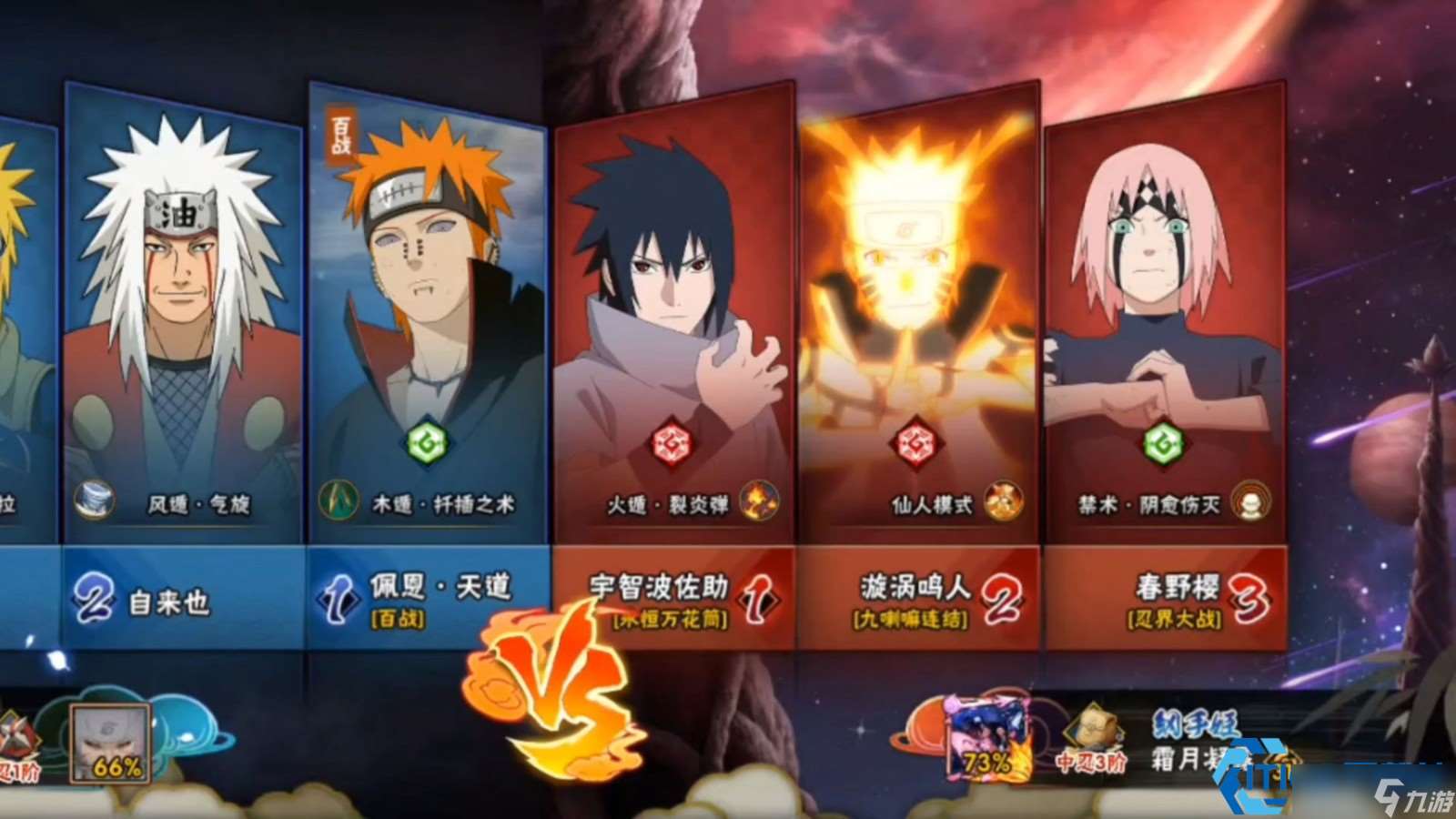Select the left player's 66% avatar
Screen dimensions: 1456x819
click(x=110, y=743)
